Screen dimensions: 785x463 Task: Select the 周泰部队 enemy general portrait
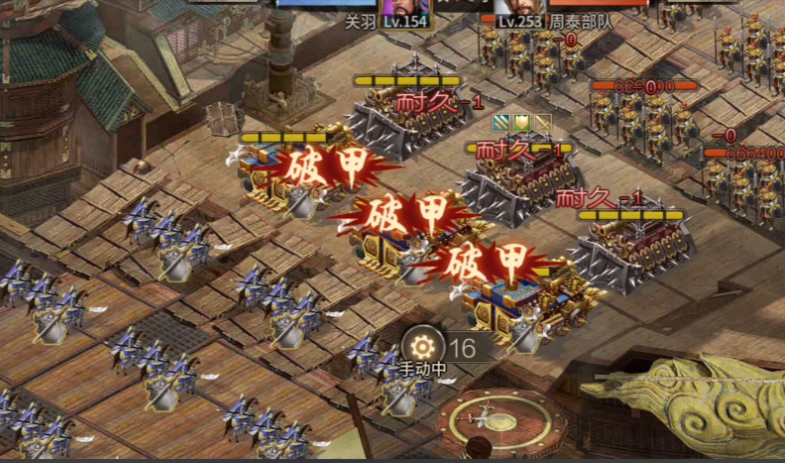(x=520, y=6)
